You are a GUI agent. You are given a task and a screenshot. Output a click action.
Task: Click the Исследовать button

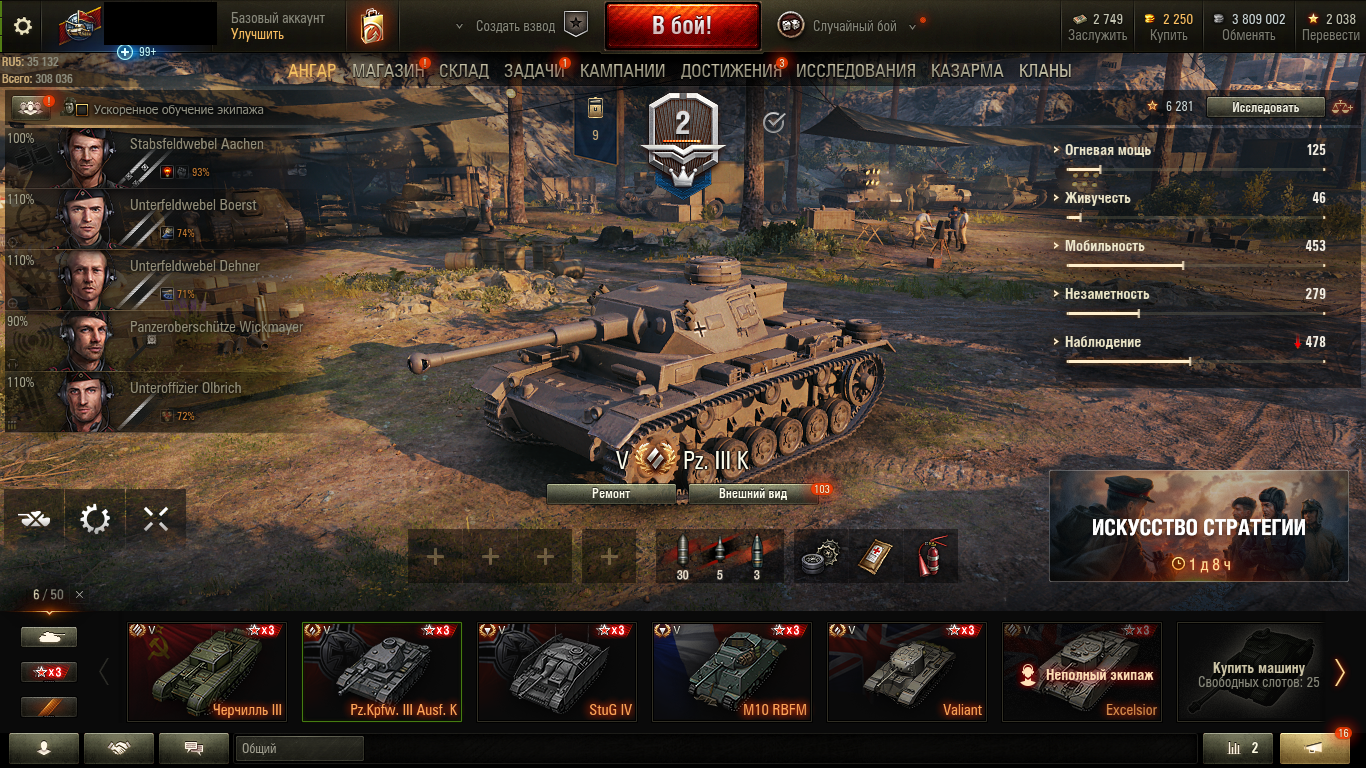pos(1265,107)
